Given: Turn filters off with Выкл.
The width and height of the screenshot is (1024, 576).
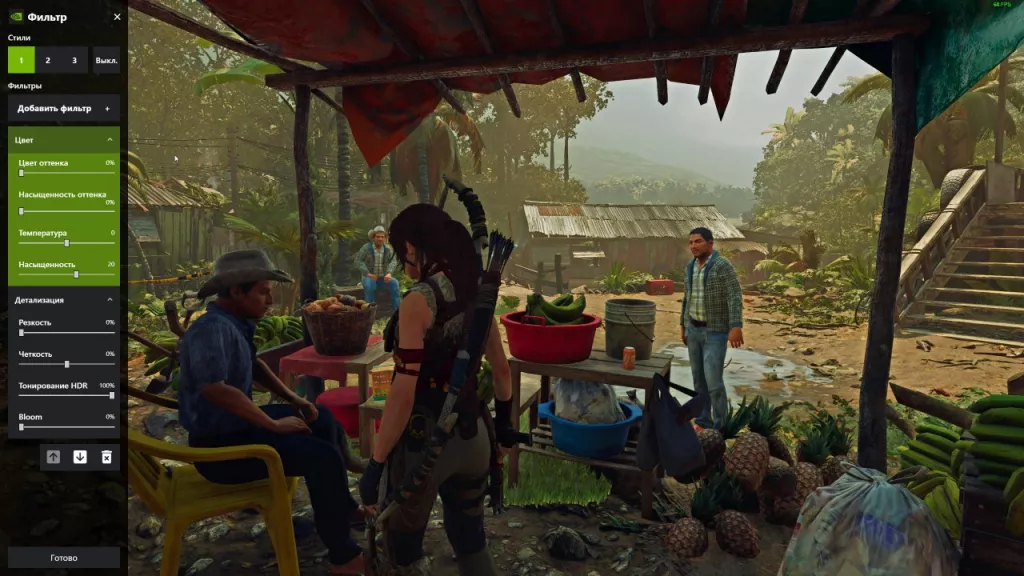Looking at the screenshot, I should (x=105, y=60).
